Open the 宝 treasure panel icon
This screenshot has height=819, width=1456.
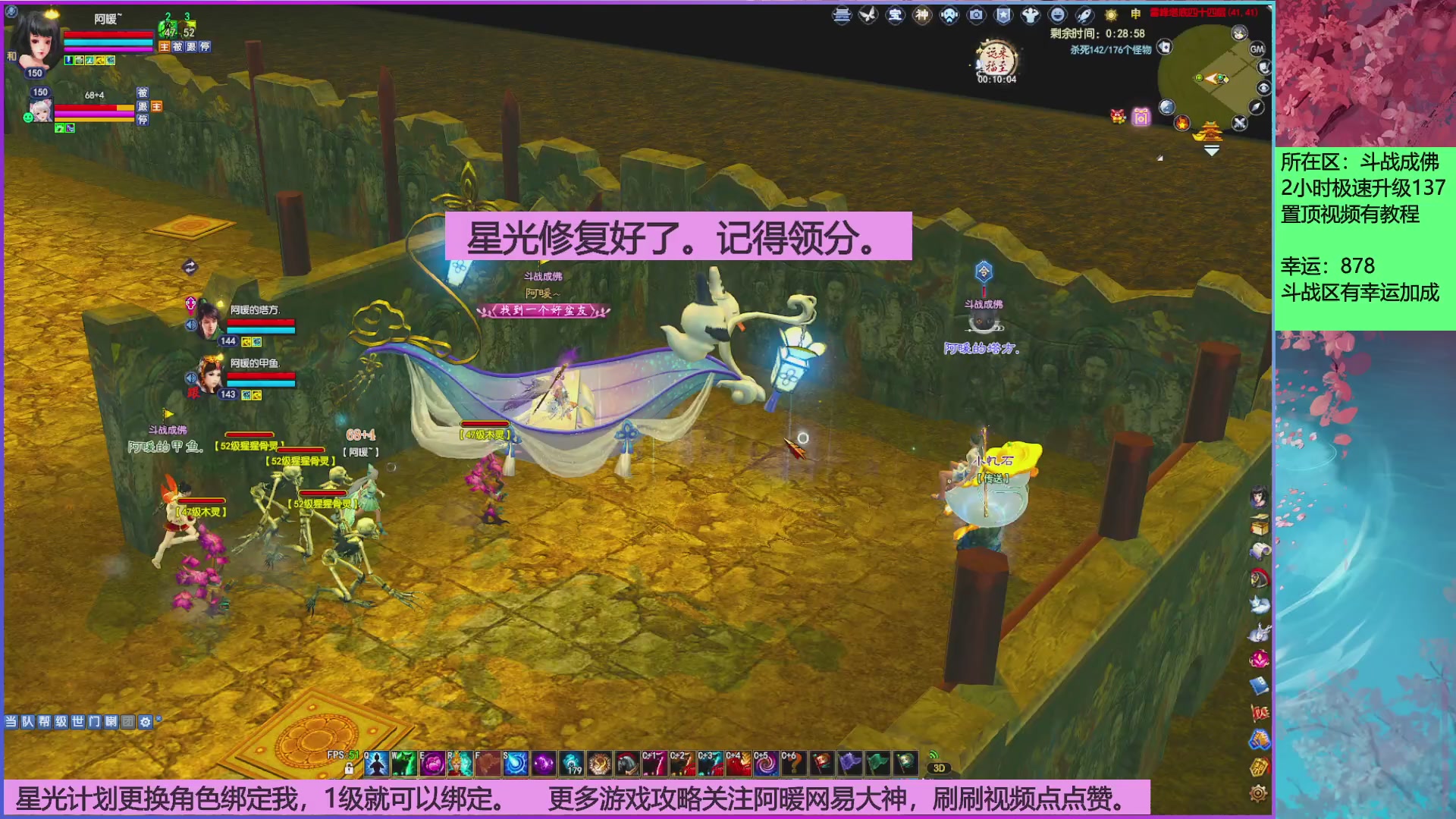tap(897, 14)
